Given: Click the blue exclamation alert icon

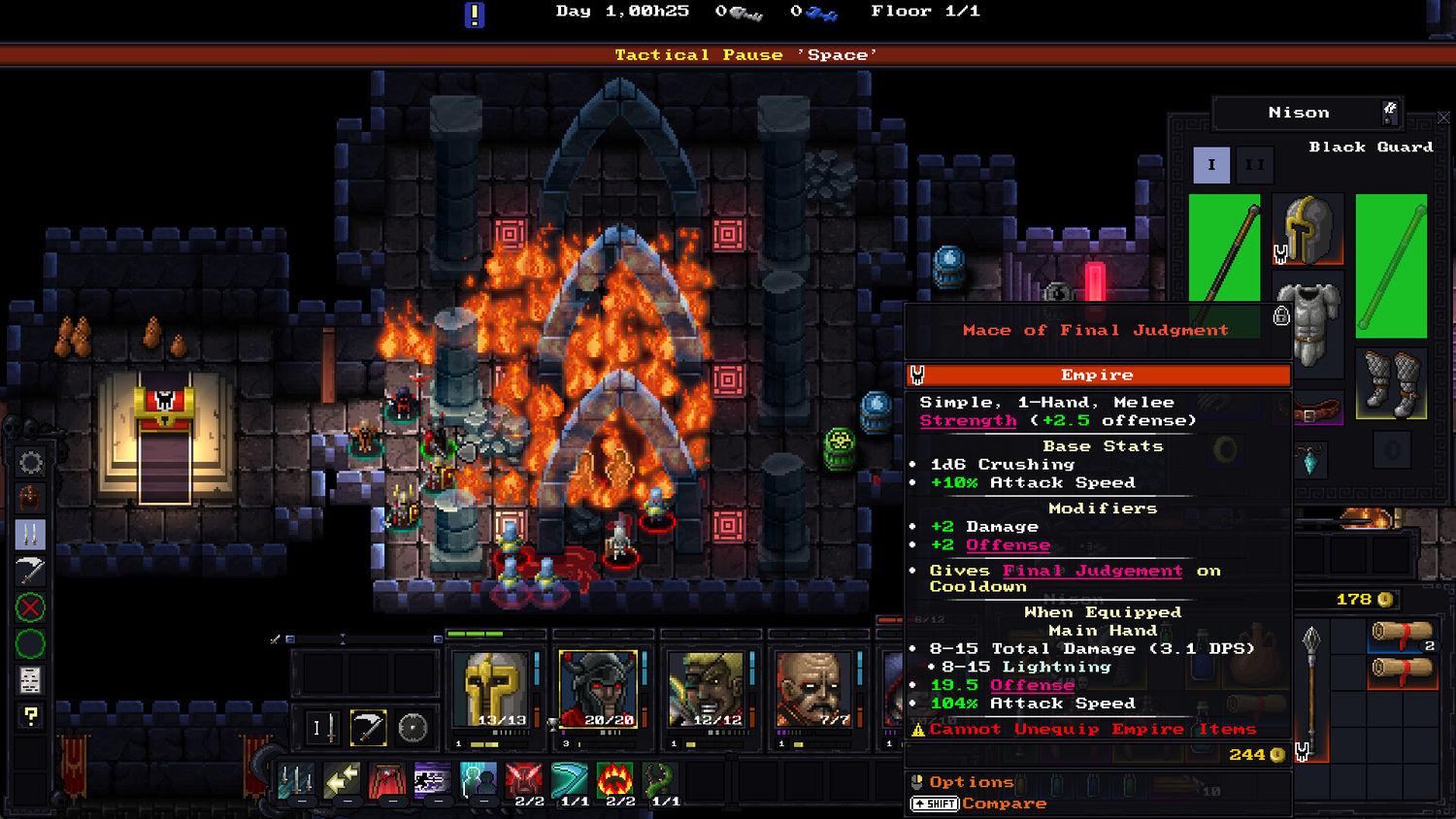Looking at the screenshot, I should [475, 15].
